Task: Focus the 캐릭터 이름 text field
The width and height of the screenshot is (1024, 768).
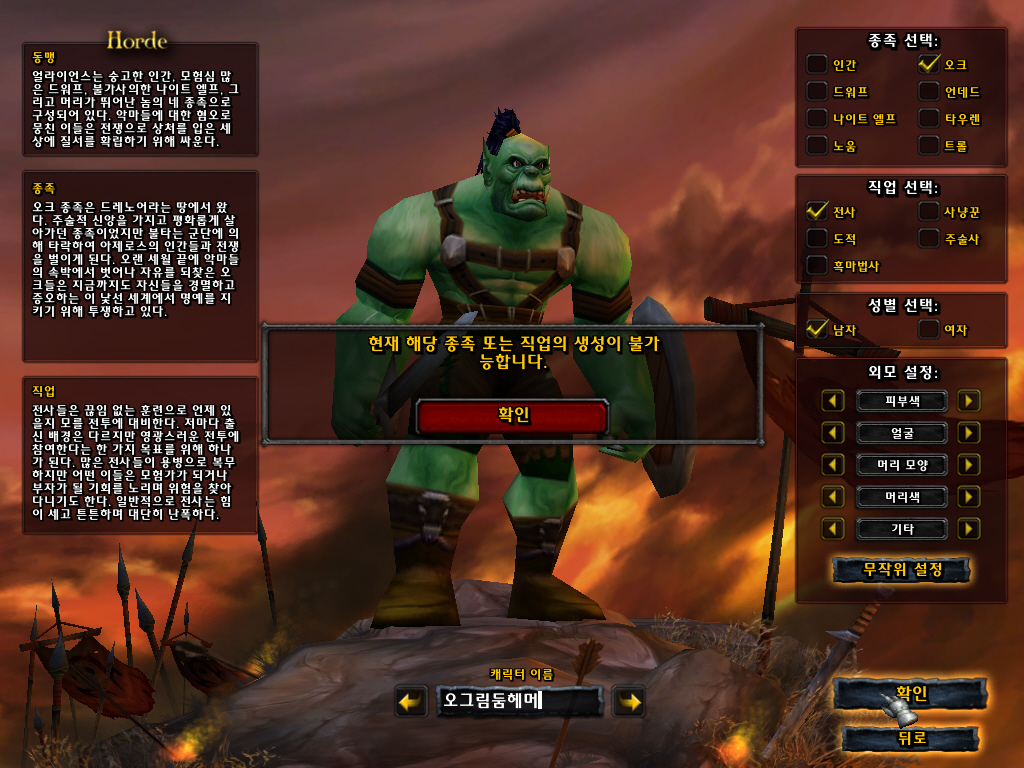Action: 519,702
